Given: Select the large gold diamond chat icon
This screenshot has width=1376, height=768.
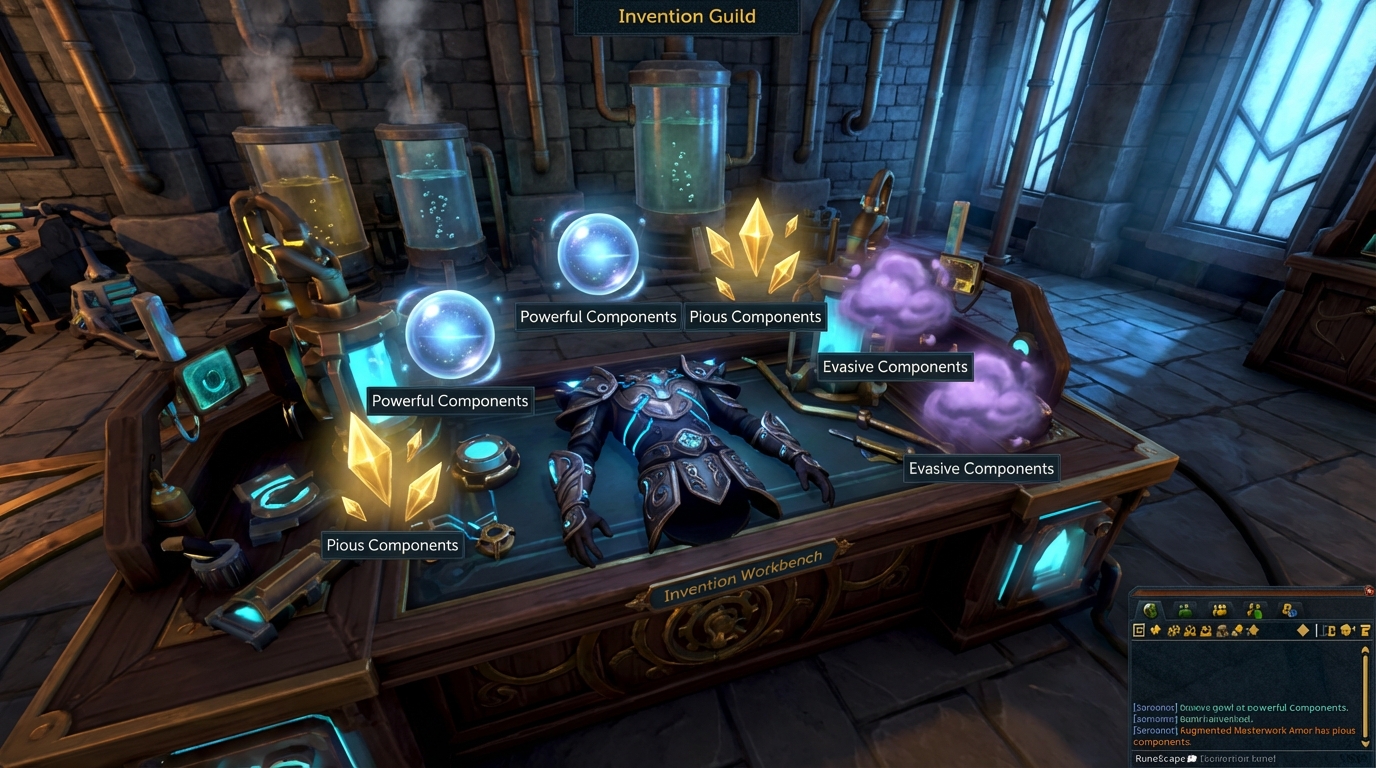Looking at the screenshot, I should pyautogui.click(x=1303, y=631).
